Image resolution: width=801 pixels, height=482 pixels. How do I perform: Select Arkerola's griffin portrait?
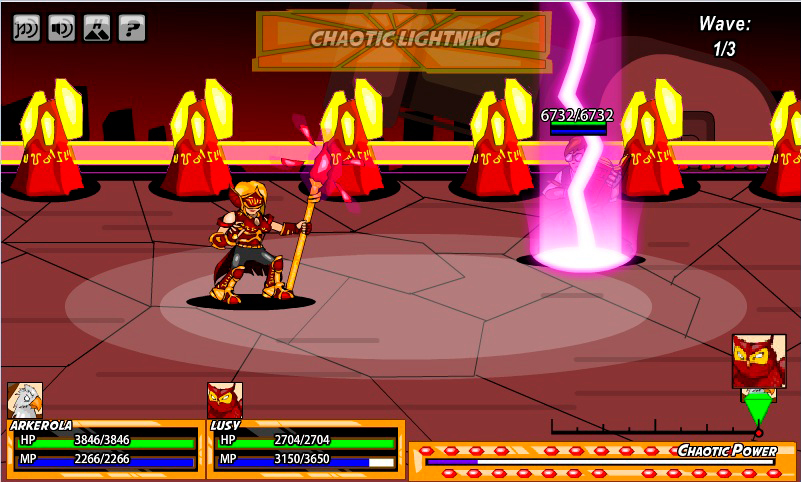coord(24,400)
